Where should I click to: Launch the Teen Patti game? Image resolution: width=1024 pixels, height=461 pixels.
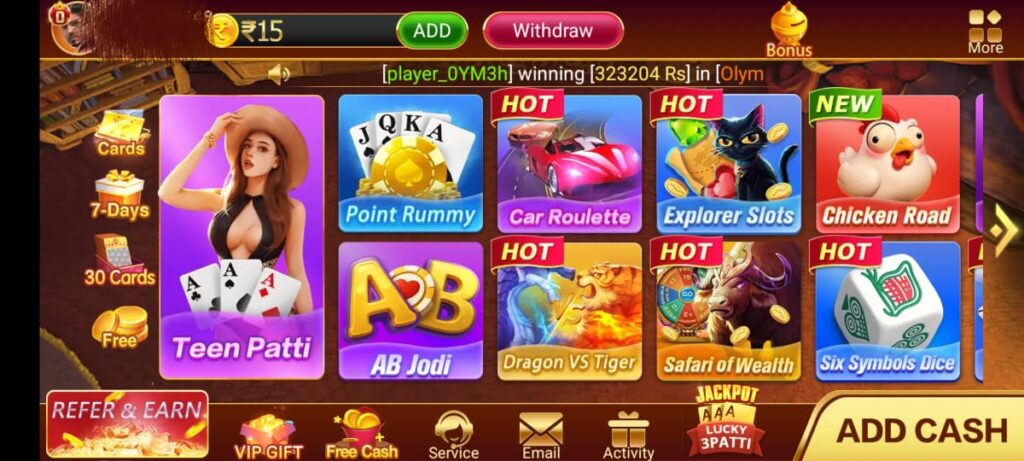(x=242, y=237)
